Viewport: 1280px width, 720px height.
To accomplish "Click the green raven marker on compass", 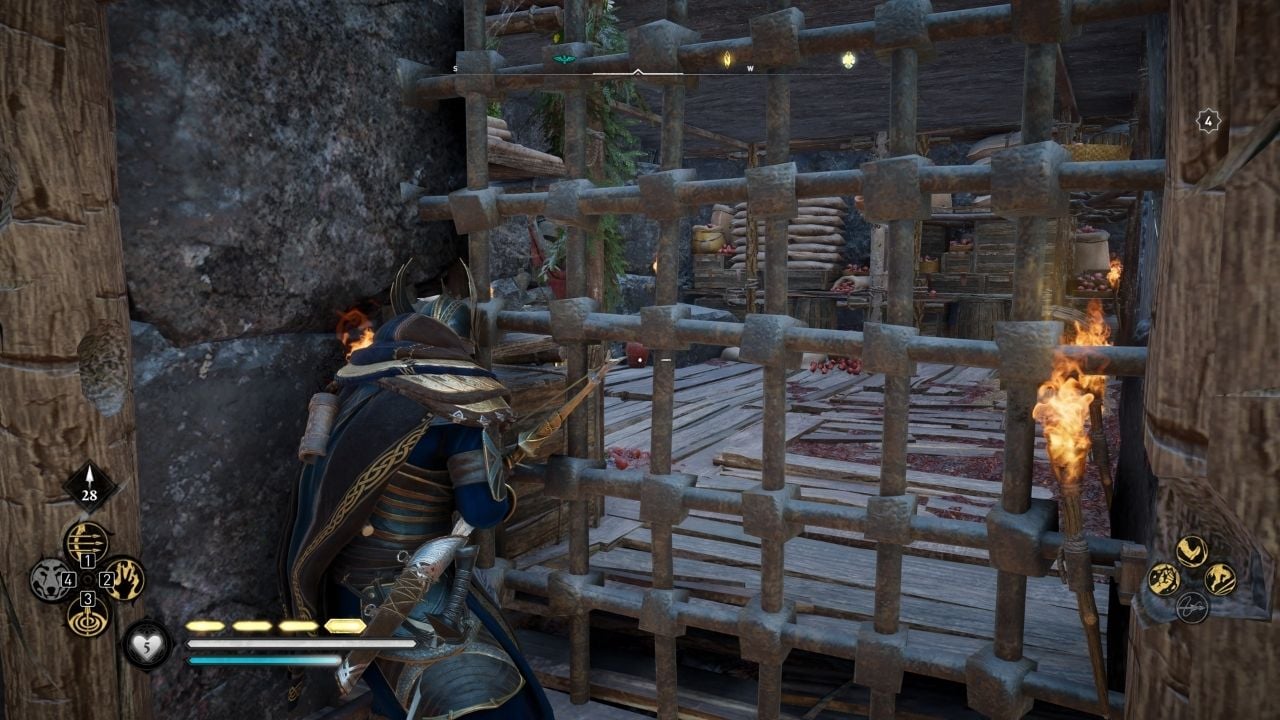I will coord(561,59).
